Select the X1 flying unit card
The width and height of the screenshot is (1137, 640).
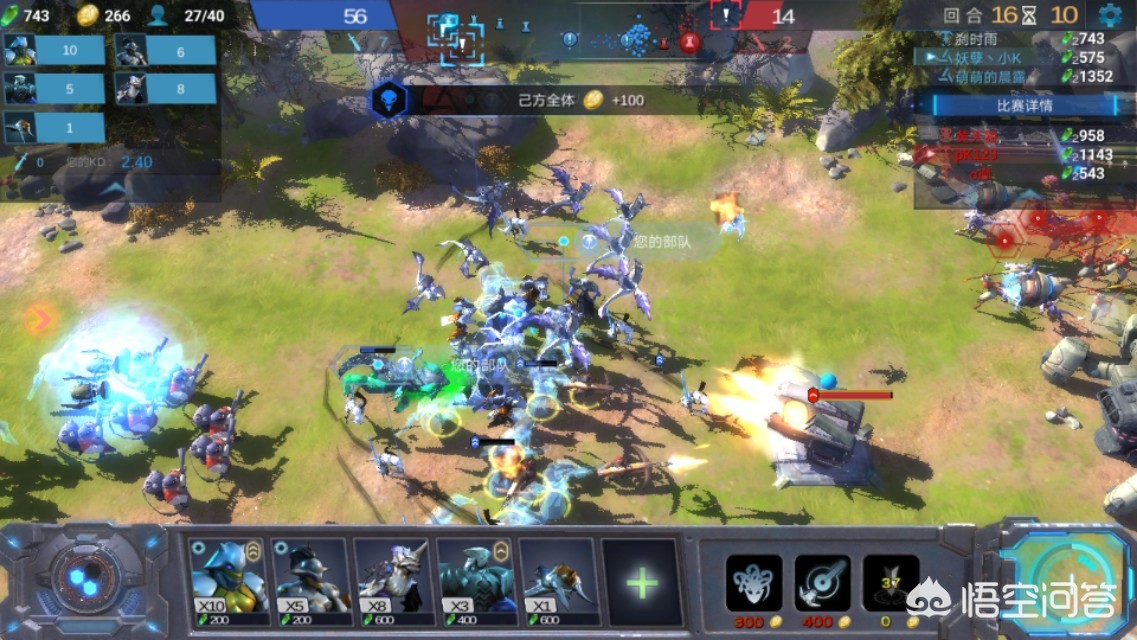coord(558,580)
